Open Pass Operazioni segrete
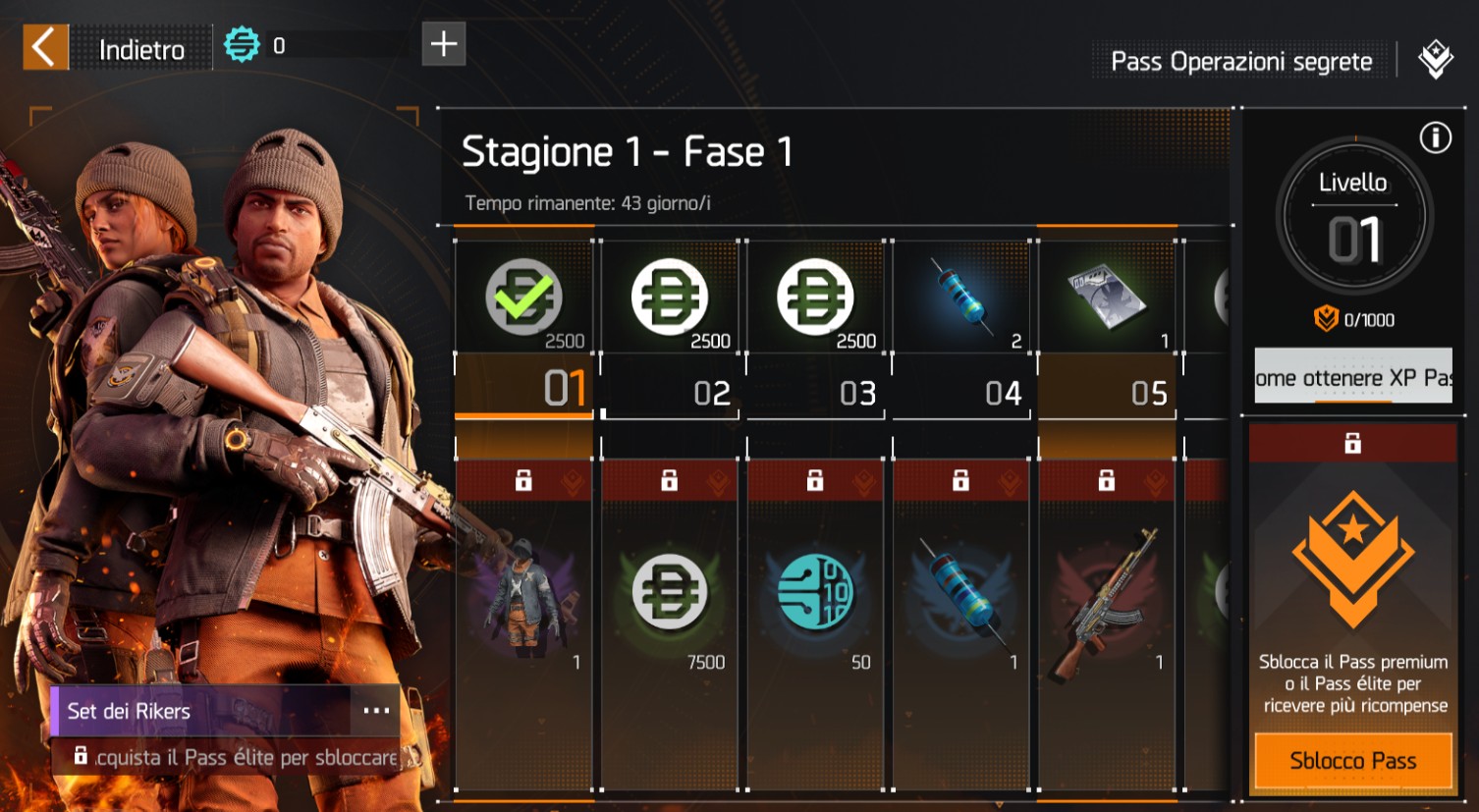 click(1241, 62)
